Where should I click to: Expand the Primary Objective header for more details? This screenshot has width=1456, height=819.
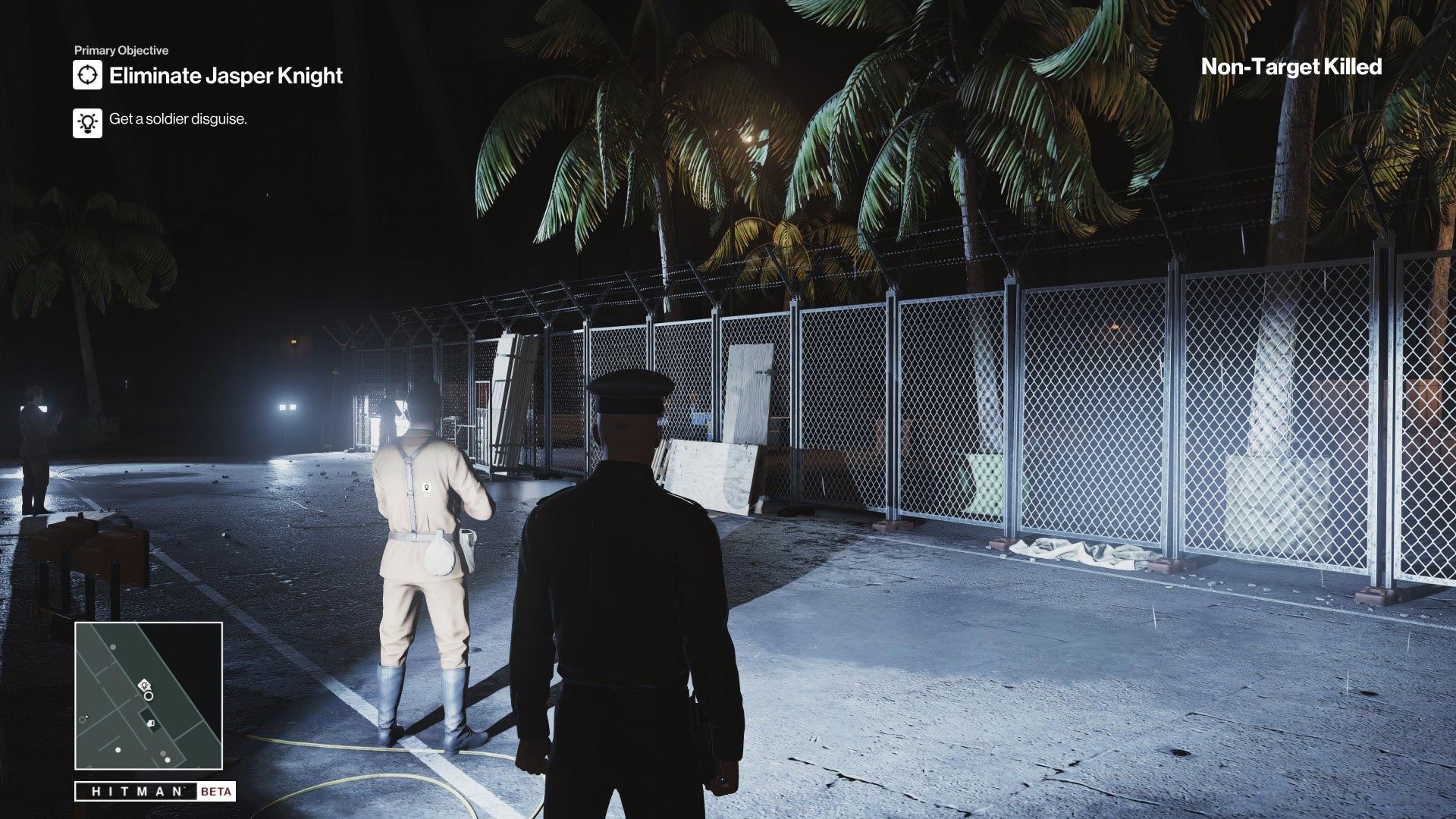coord(121,52)
